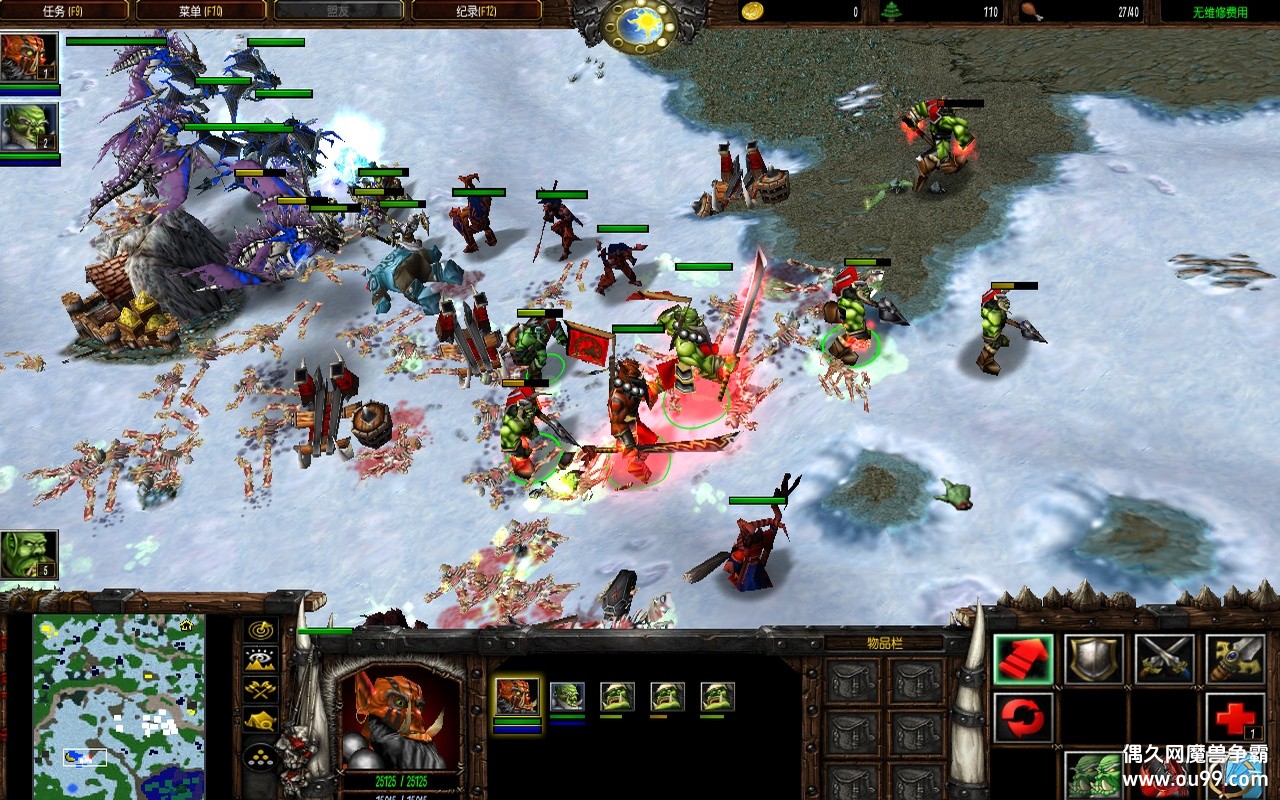Select the red-masked hero in the group panel

(x=517, y=696)
